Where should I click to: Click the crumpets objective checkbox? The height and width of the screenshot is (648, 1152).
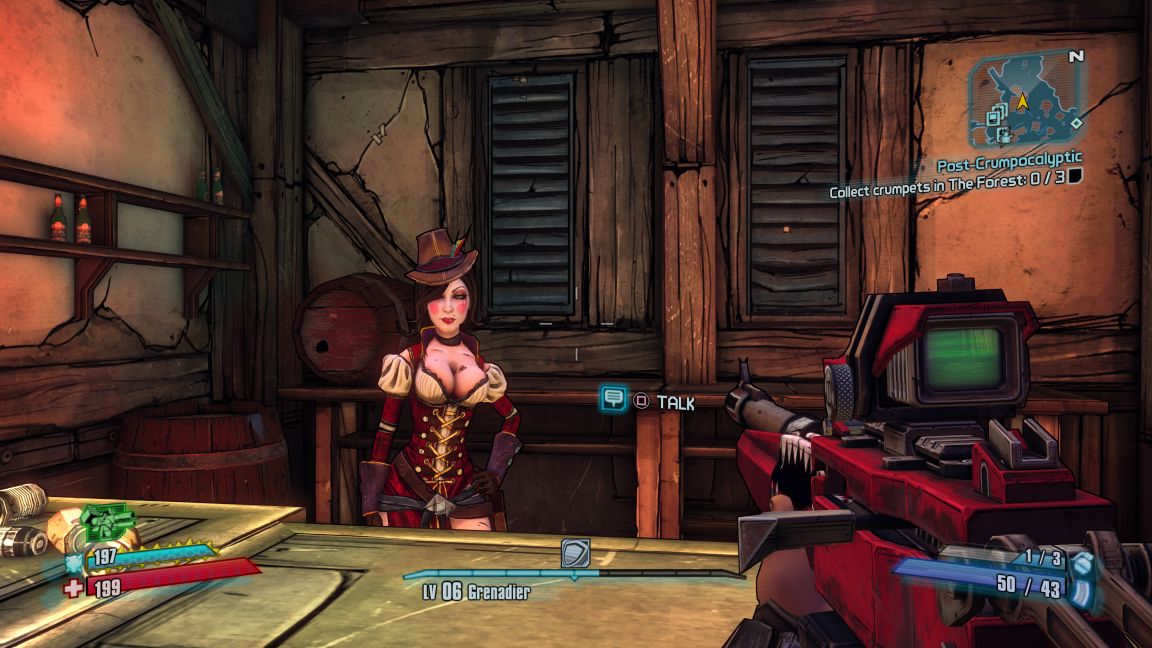click(1075, 177)
